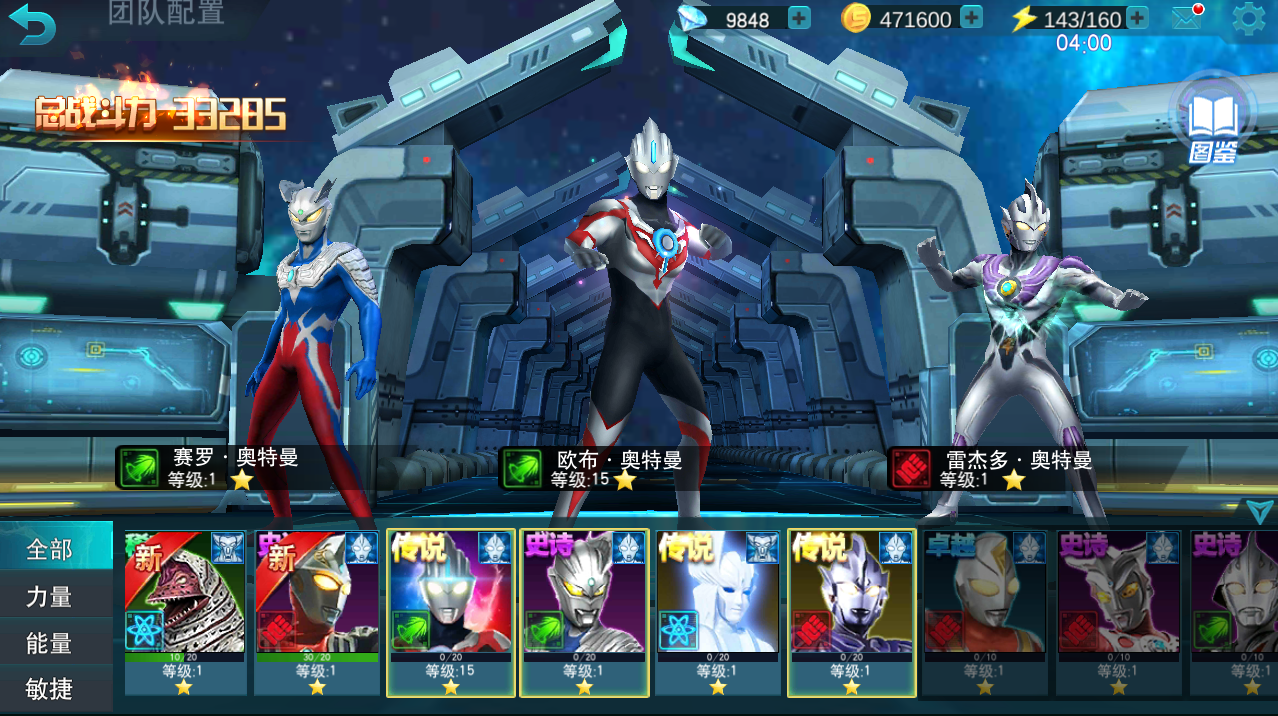
Task: Select the 敏捷 filter tab
Action: click(x=50, y=689)
